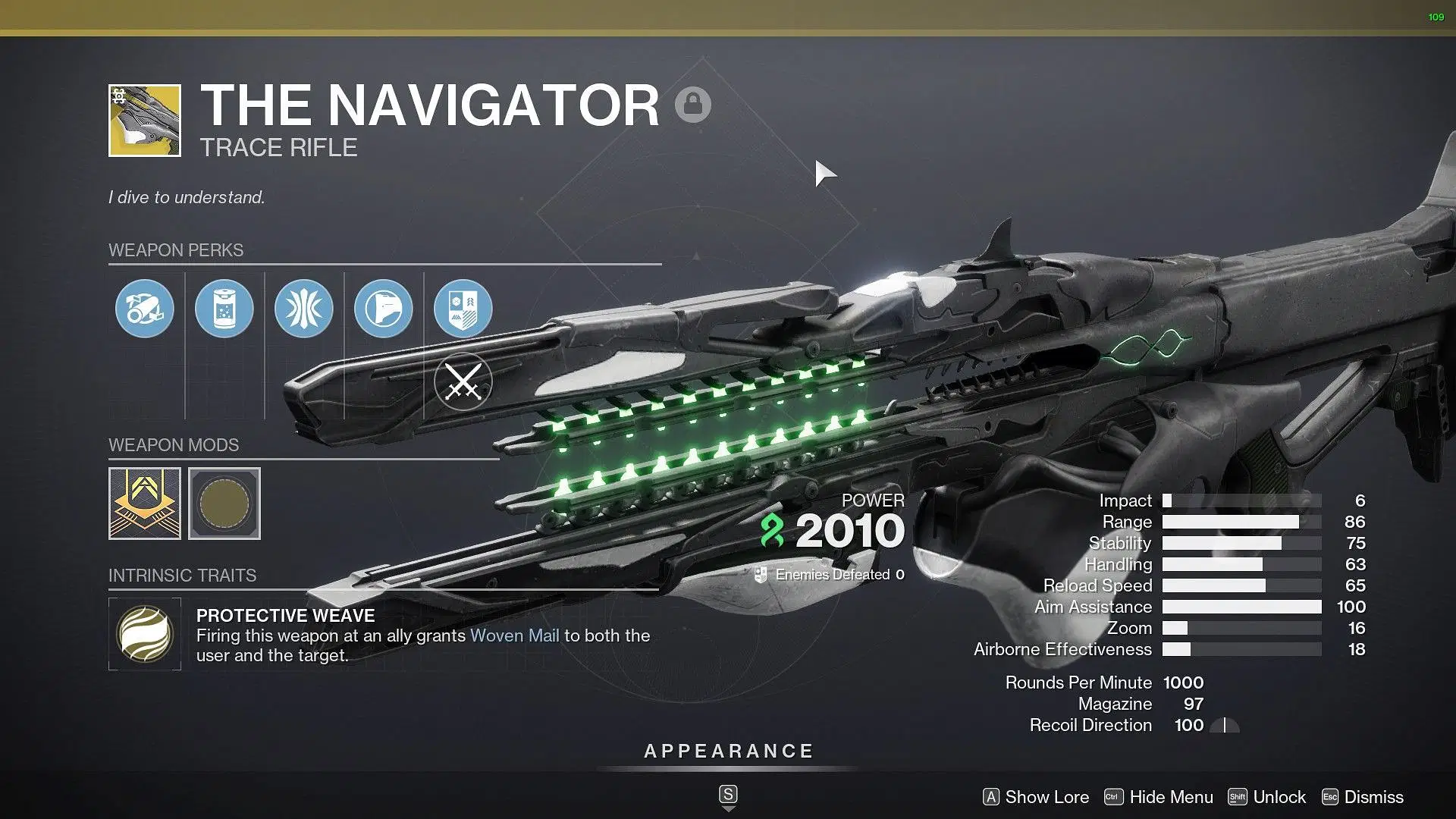Open the Appearance section

pyautogui.click(x=728, y=752)
